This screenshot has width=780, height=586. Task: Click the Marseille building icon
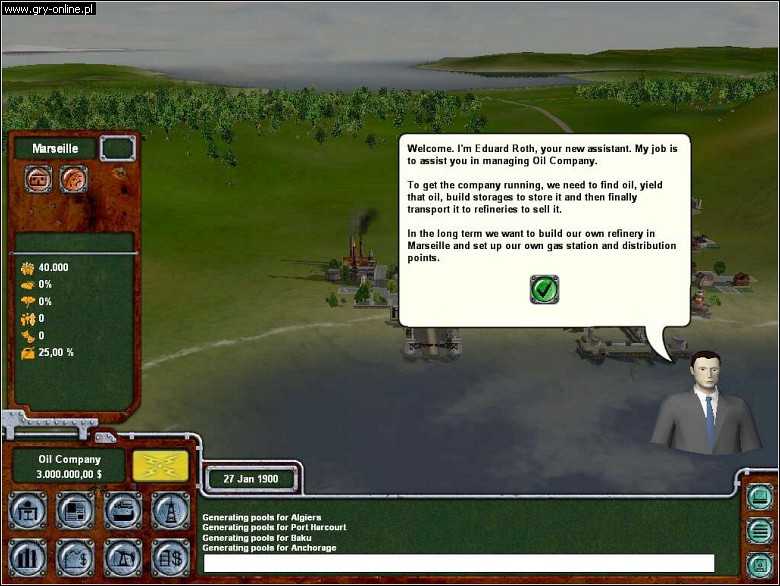pyautogui.click(x=40, y=180)
